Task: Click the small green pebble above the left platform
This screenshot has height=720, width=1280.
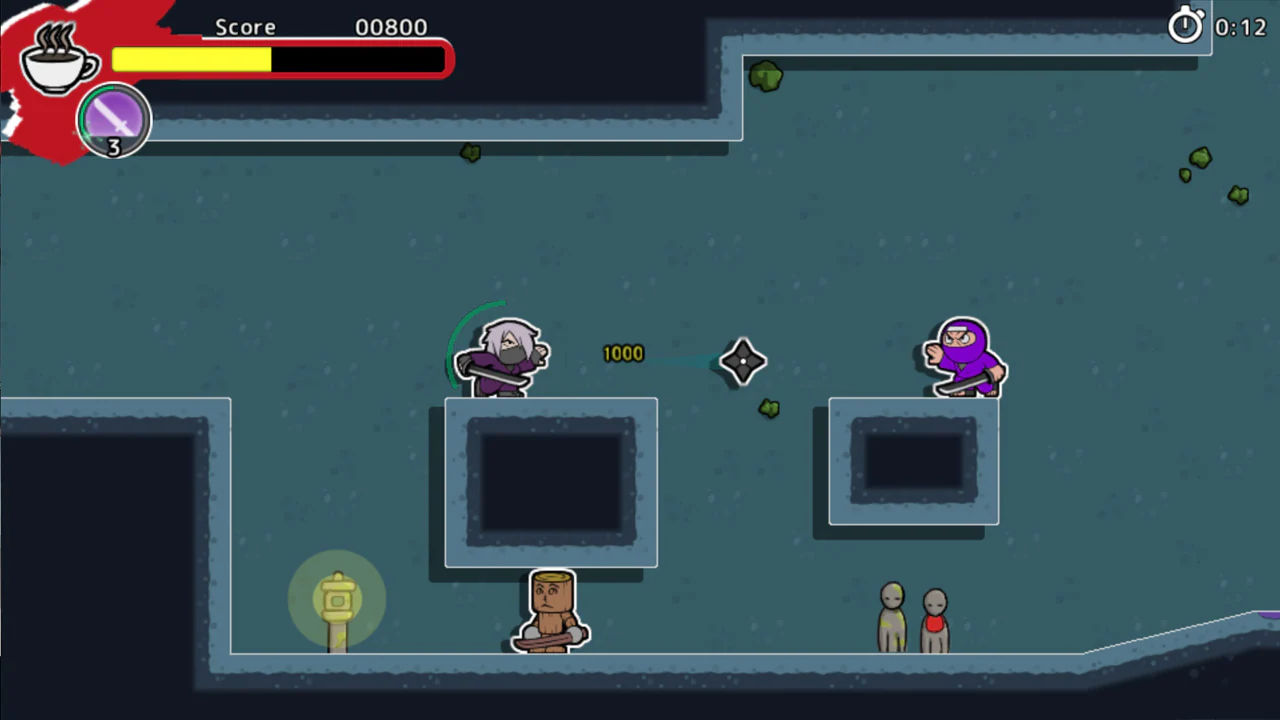Action: 470,152
